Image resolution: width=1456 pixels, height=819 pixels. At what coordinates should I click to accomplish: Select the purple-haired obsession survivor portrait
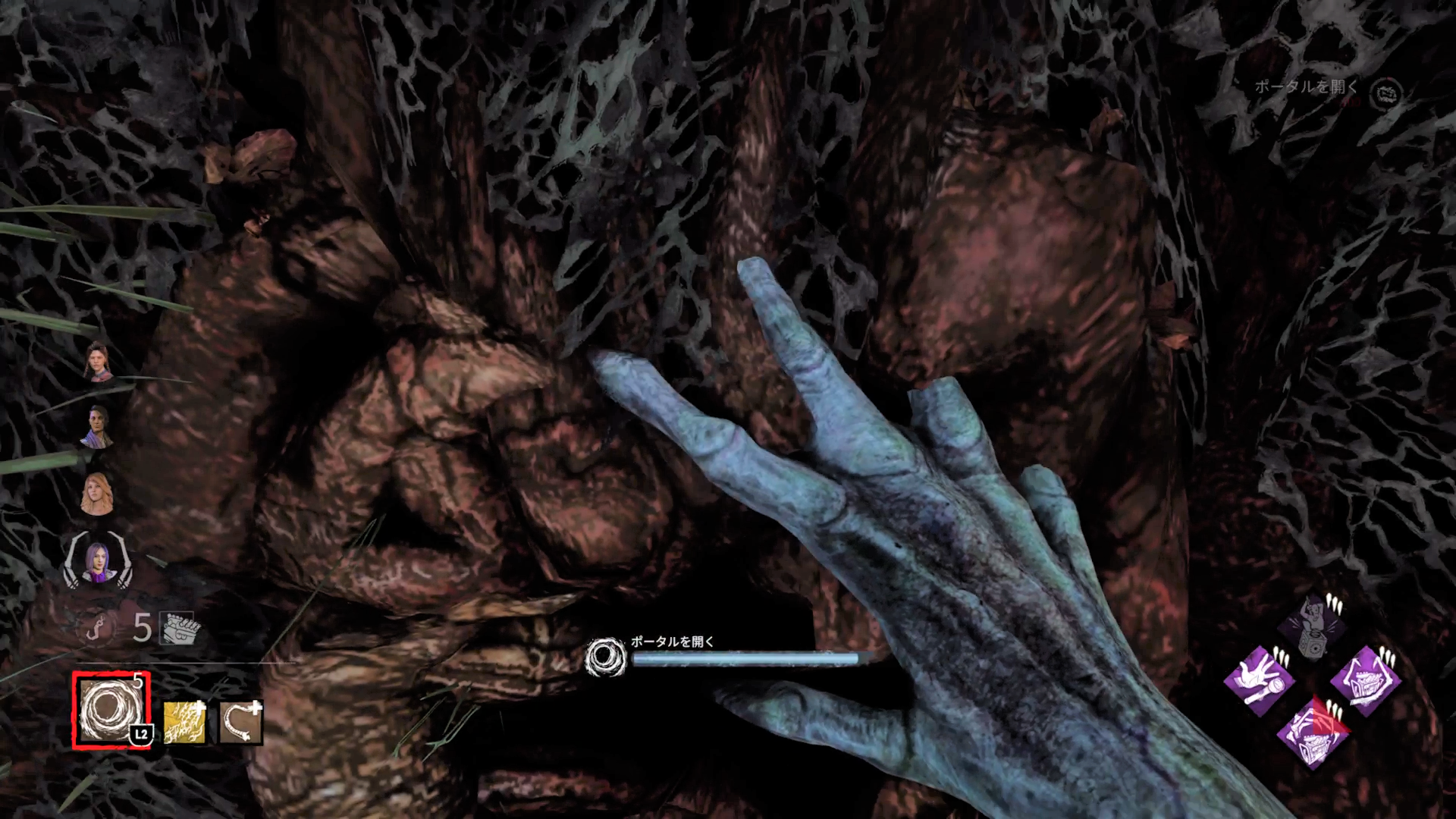[98, 561]
